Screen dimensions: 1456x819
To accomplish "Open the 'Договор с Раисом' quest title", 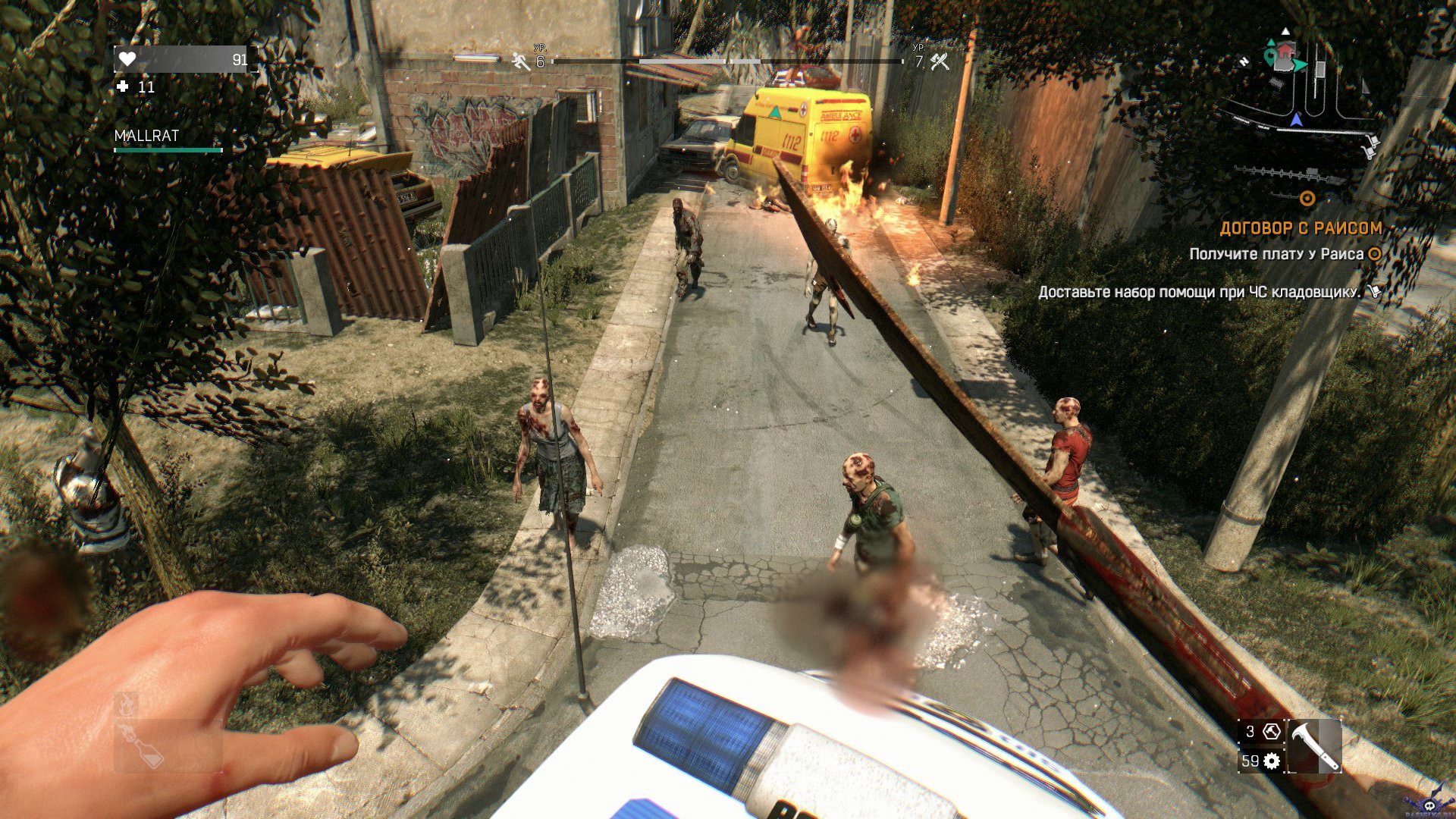I will tap(1300, 227).
